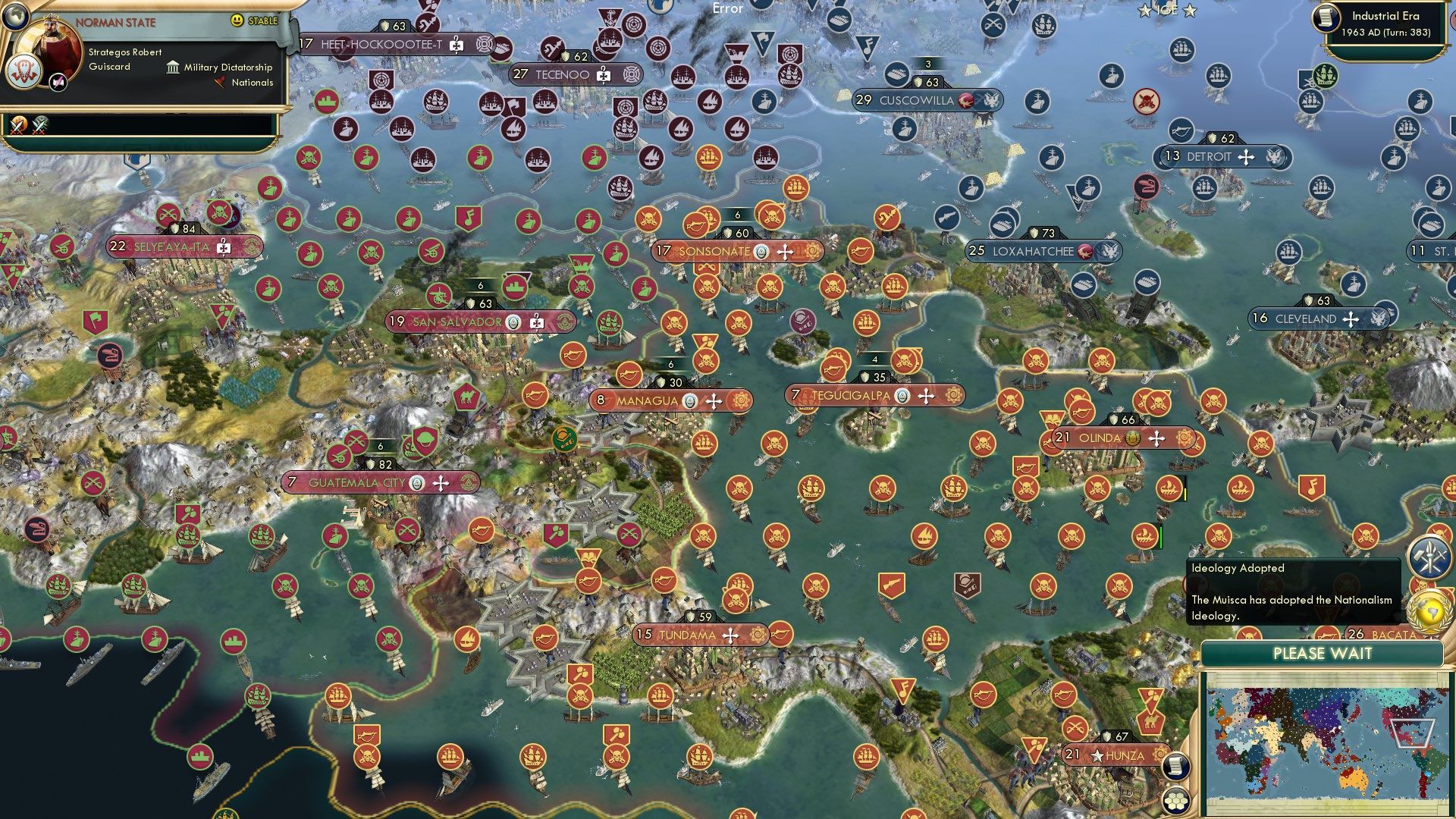Select the Tundama city banner
Image resolution: width=1456 pixels, height=819 pixels.
click(686, 634)
